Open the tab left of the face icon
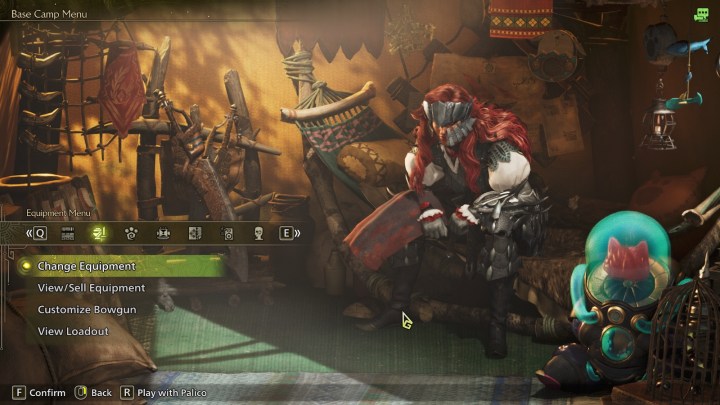This screenshot has width=720, height=405. tap(227, 233)
